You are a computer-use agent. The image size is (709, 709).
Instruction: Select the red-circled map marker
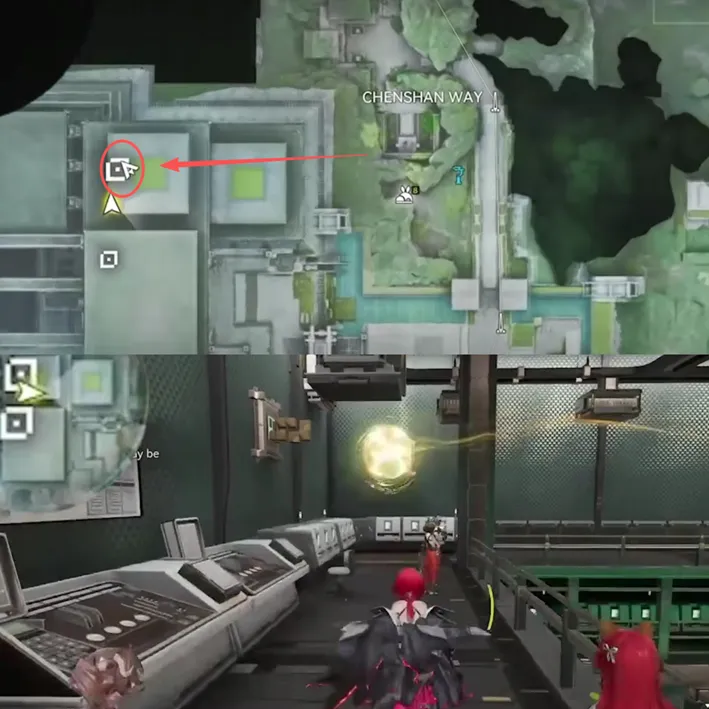pyautogui.click(x=123, y=171)
